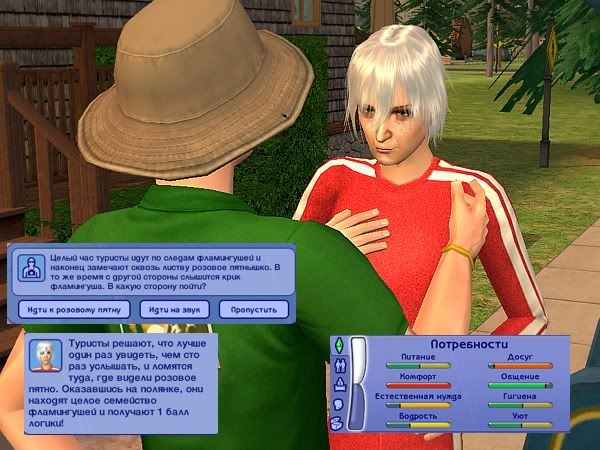
Task: Skip the event with "Пропустить"
Action: pyautogui.click(x=253, y=309)
